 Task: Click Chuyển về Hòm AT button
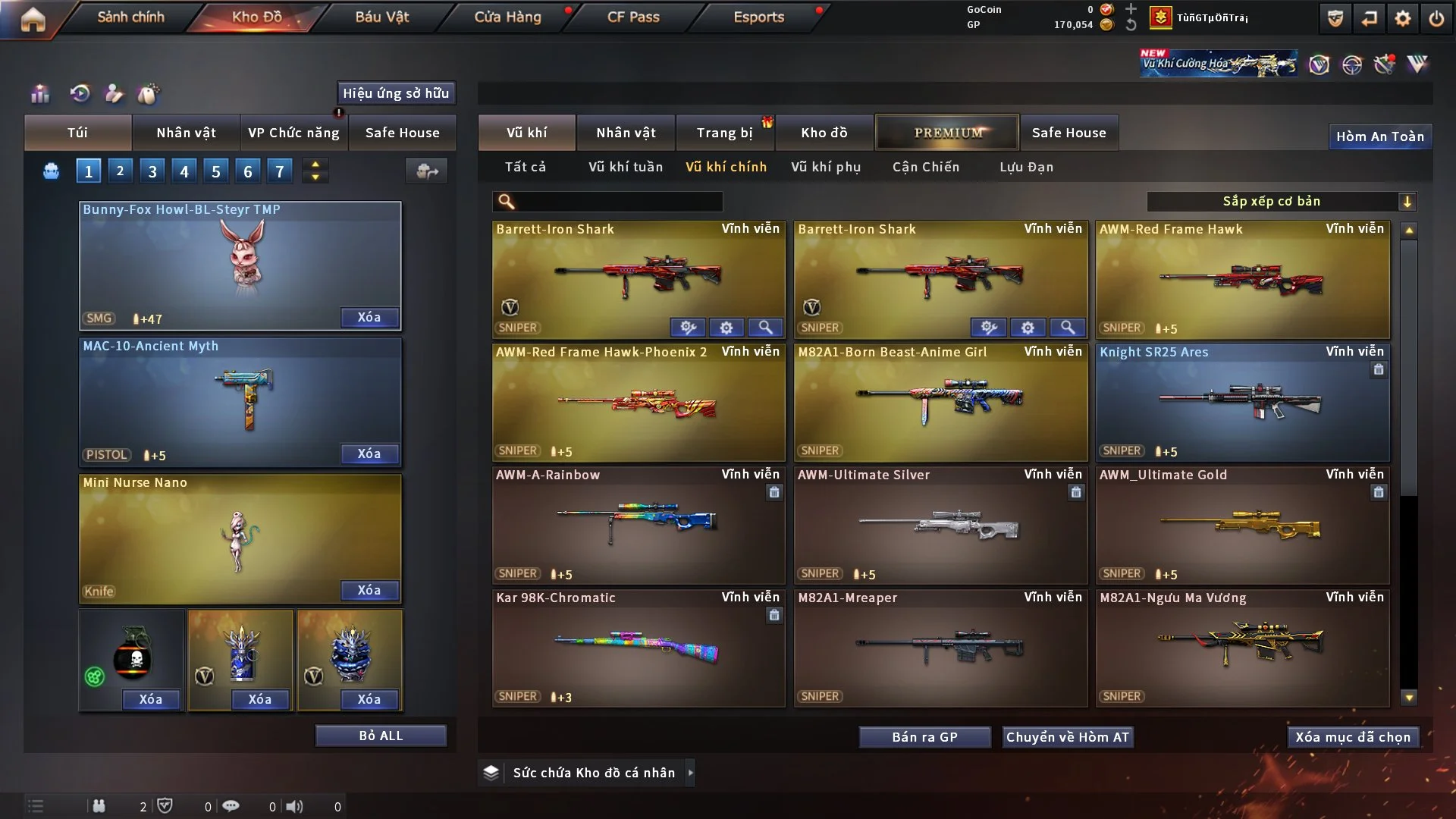coord(1068,737)
